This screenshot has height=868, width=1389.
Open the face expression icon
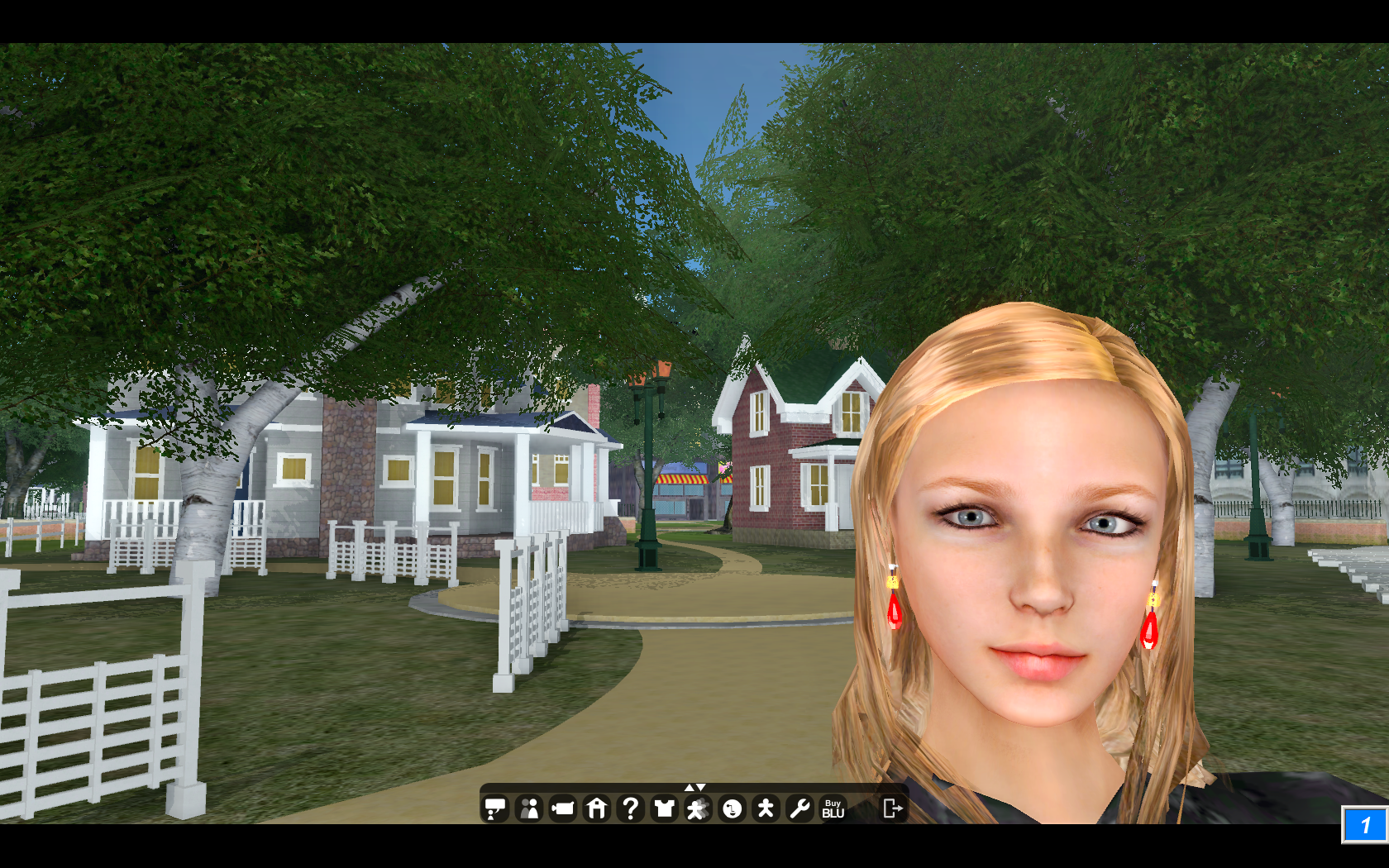pyautogui.click(x=732, y=808)
